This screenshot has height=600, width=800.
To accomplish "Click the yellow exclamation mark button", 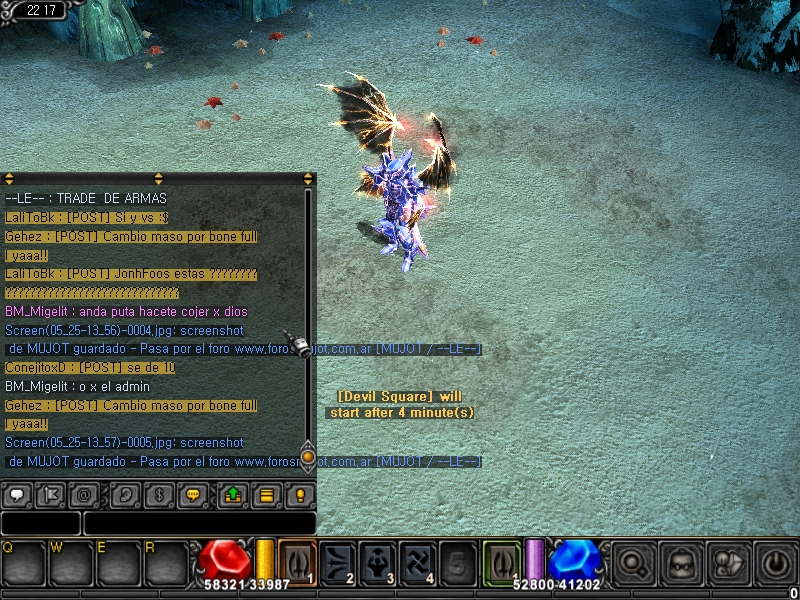I will click(x=300, y=495).
